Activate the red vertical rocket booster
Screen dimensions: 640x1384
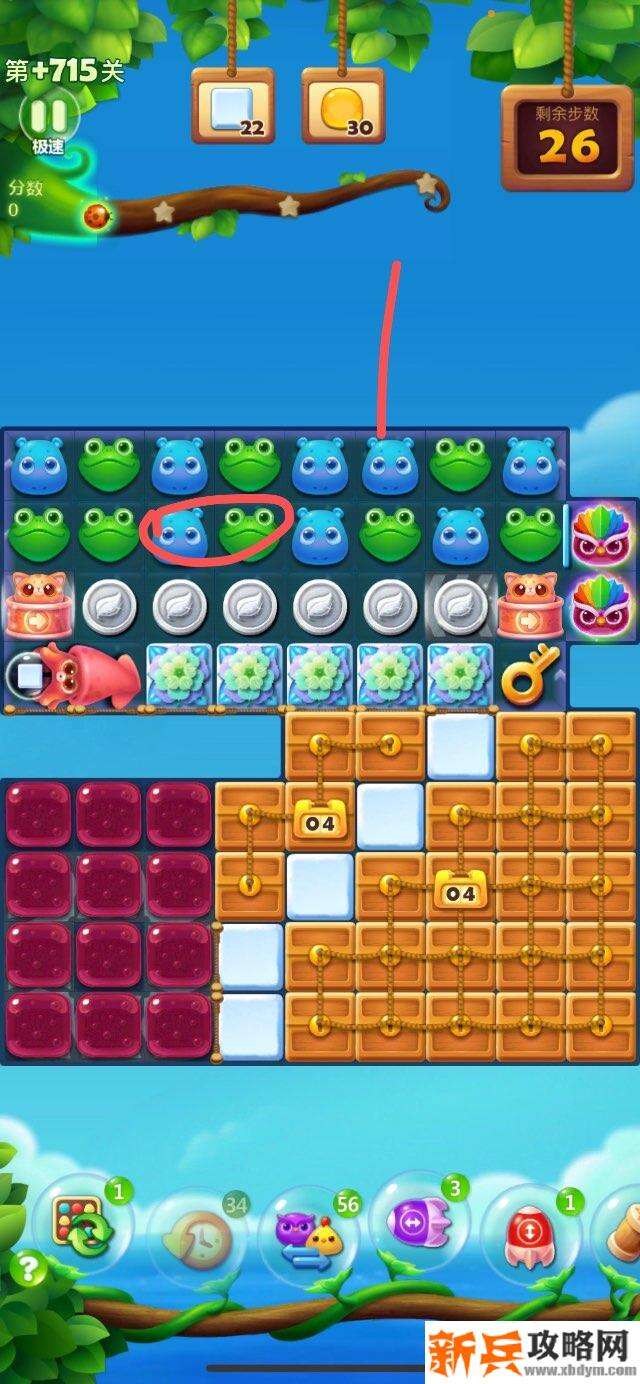pos(530,1230)
